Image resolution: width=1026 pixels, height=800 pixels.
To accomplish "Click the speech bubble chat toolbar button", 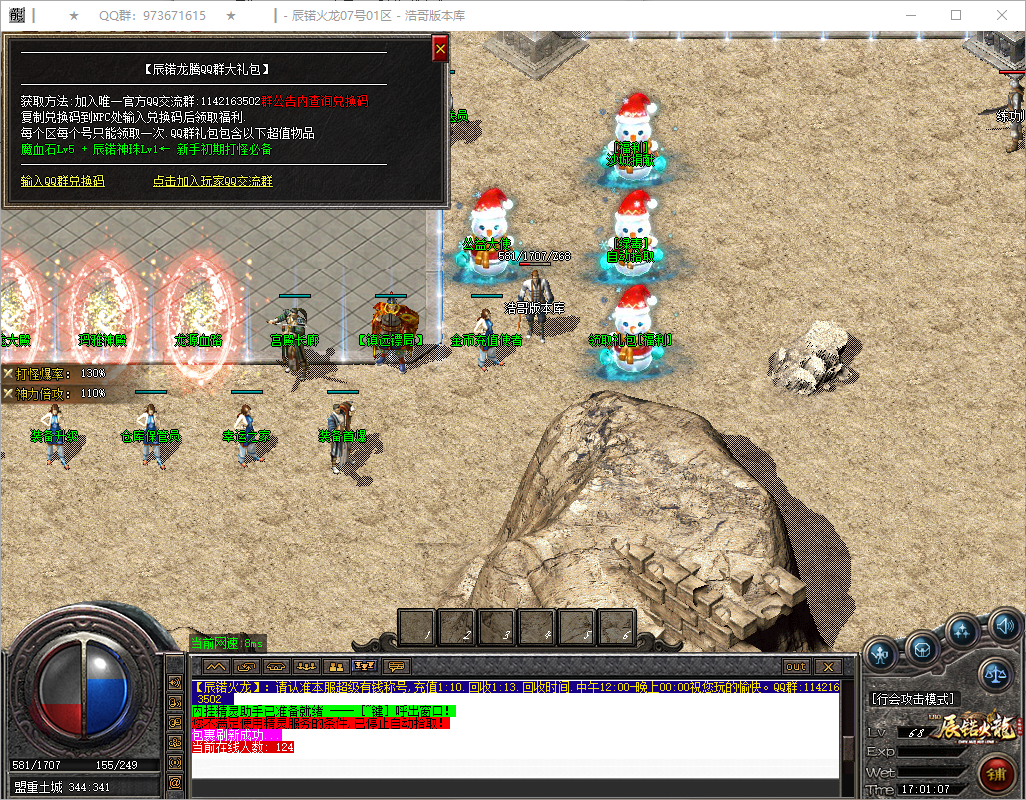I will point(397,666).
